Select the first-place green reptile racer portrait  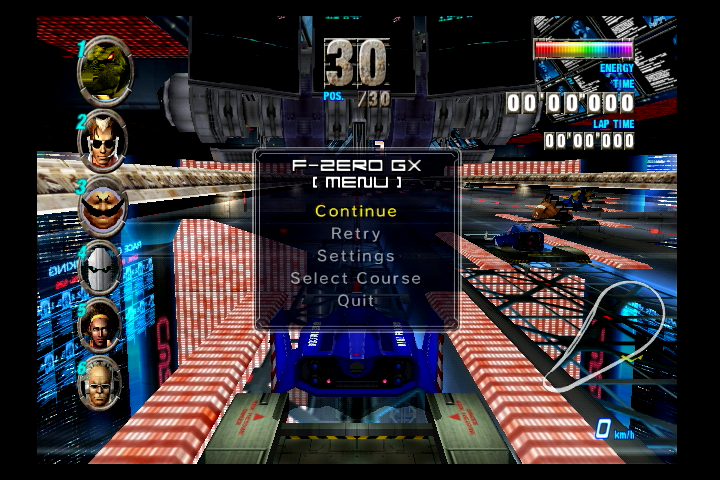tap(105, 70)
